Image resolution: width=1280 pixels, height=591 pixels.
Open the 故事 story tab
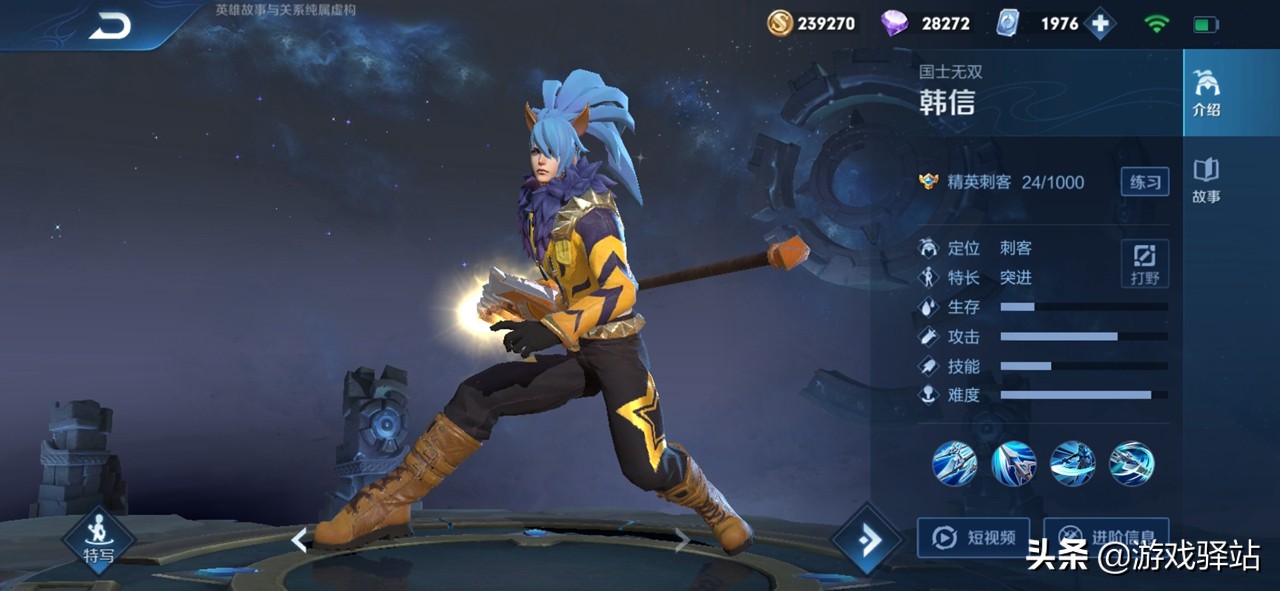click(1206, 180)
